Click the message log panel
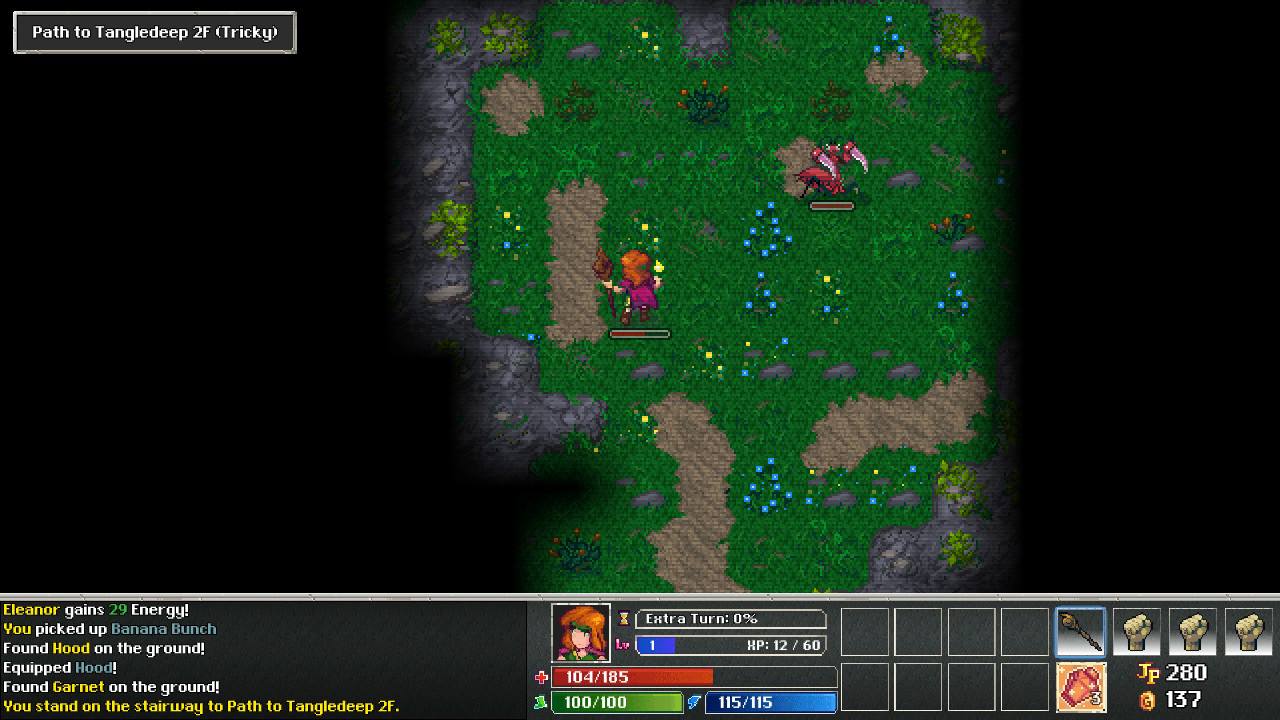 (262, 657)
